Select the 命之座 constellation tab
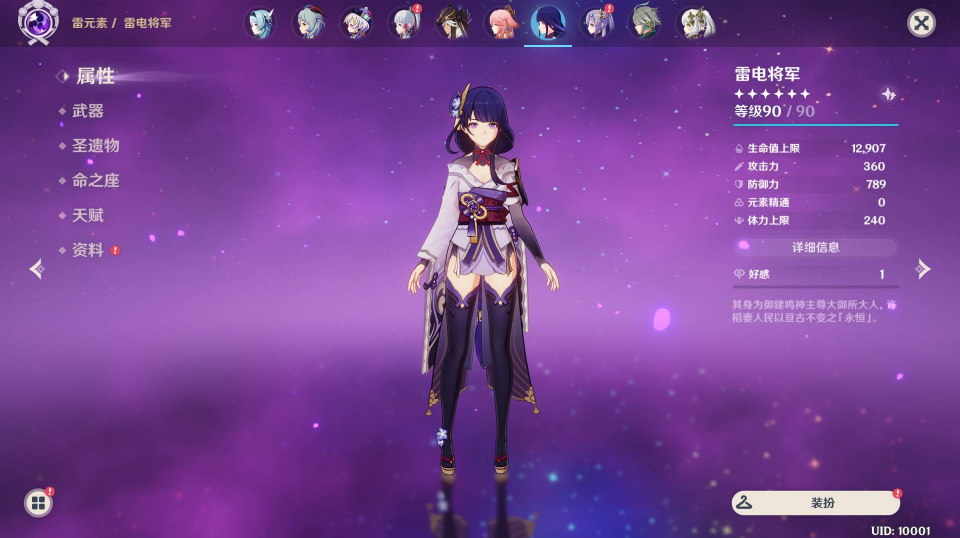 click(96, 181)
